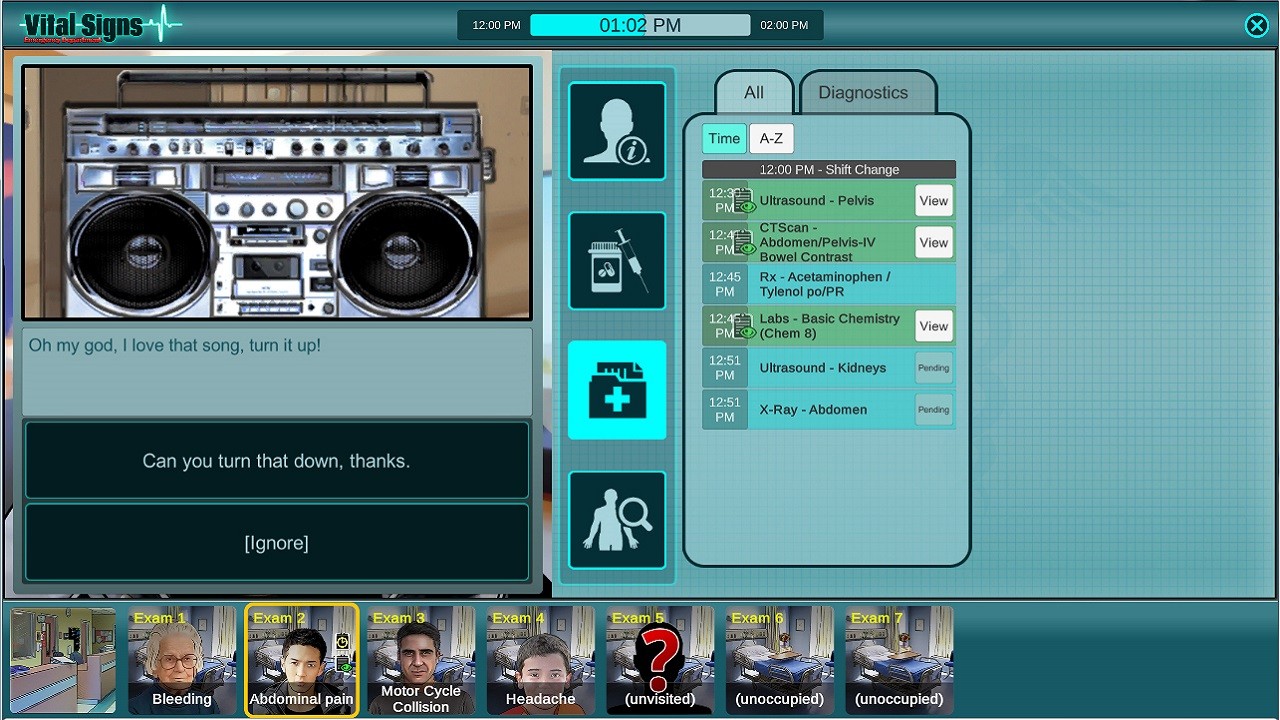Sort the order list by Time
Viewport: 1280px width, 720px height.
click(x=724, y=138)
